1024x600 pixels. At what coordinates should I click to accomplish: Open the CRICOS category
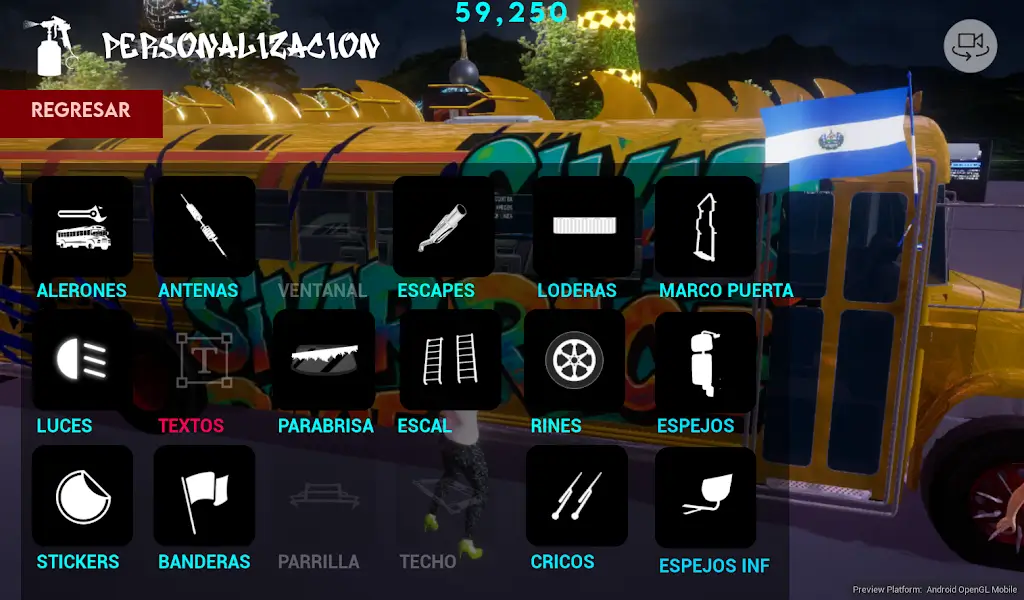coord(576,496)
